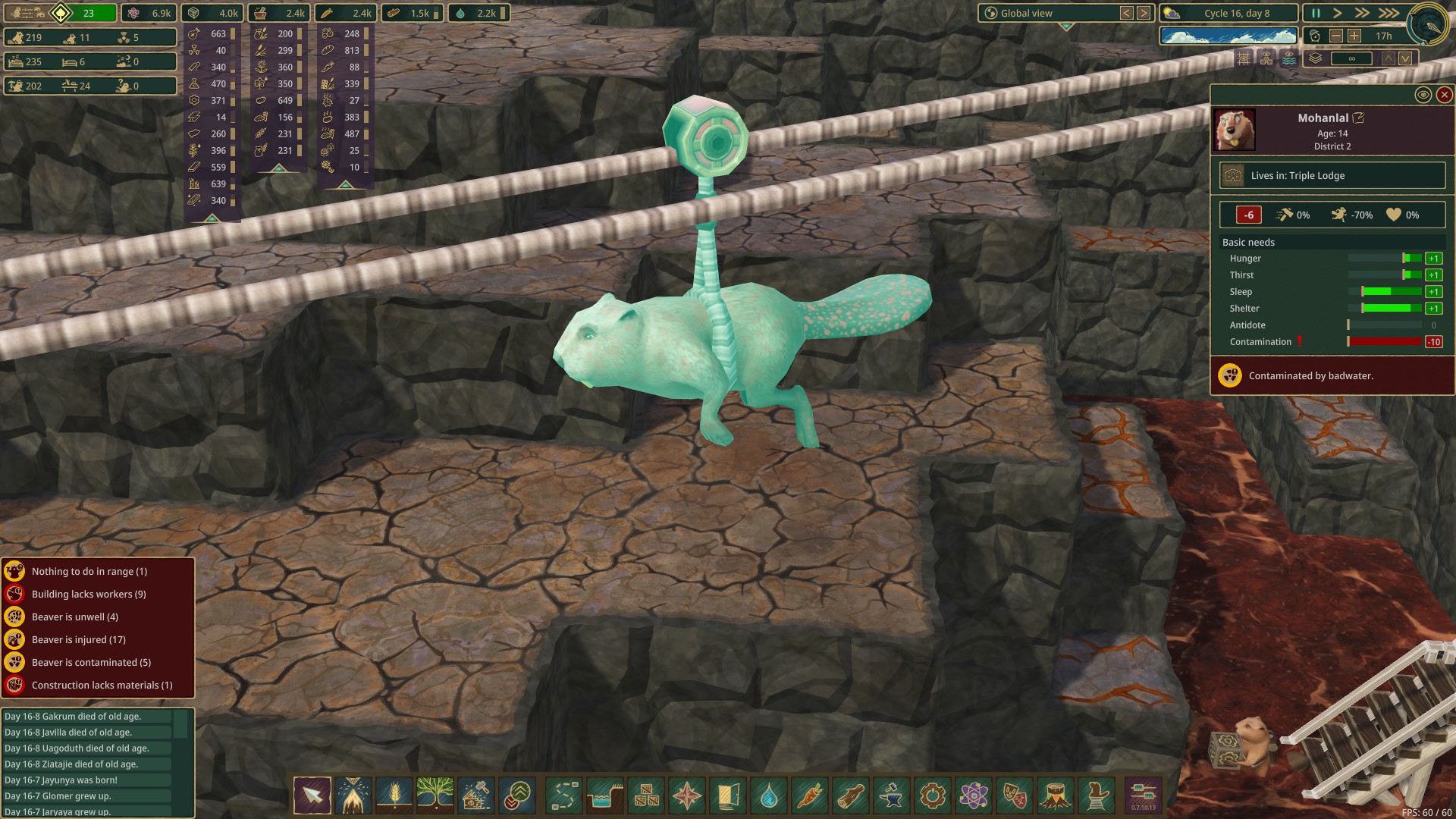Toggle the water visibility overlay

tap(1288, 58)
